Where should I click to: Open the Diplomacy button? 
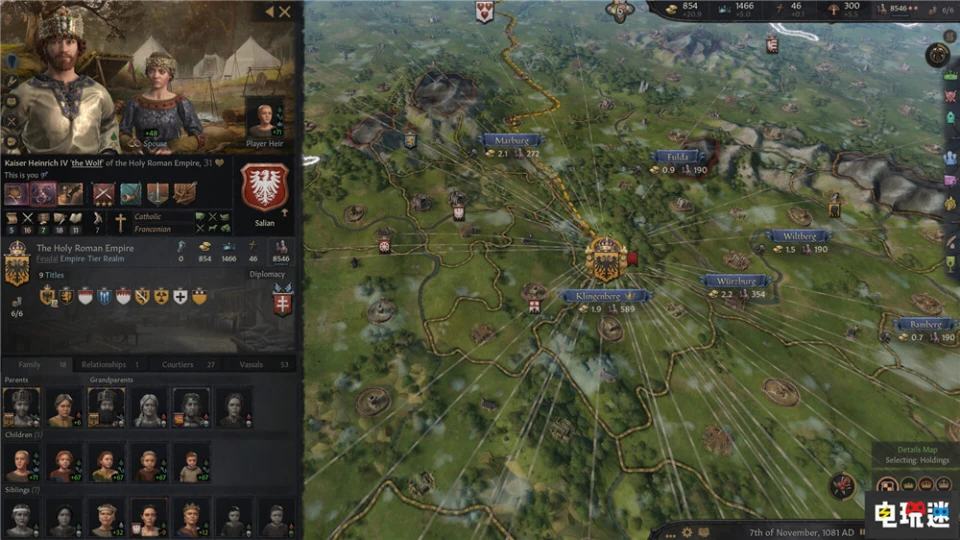click(x=267, y=274)
